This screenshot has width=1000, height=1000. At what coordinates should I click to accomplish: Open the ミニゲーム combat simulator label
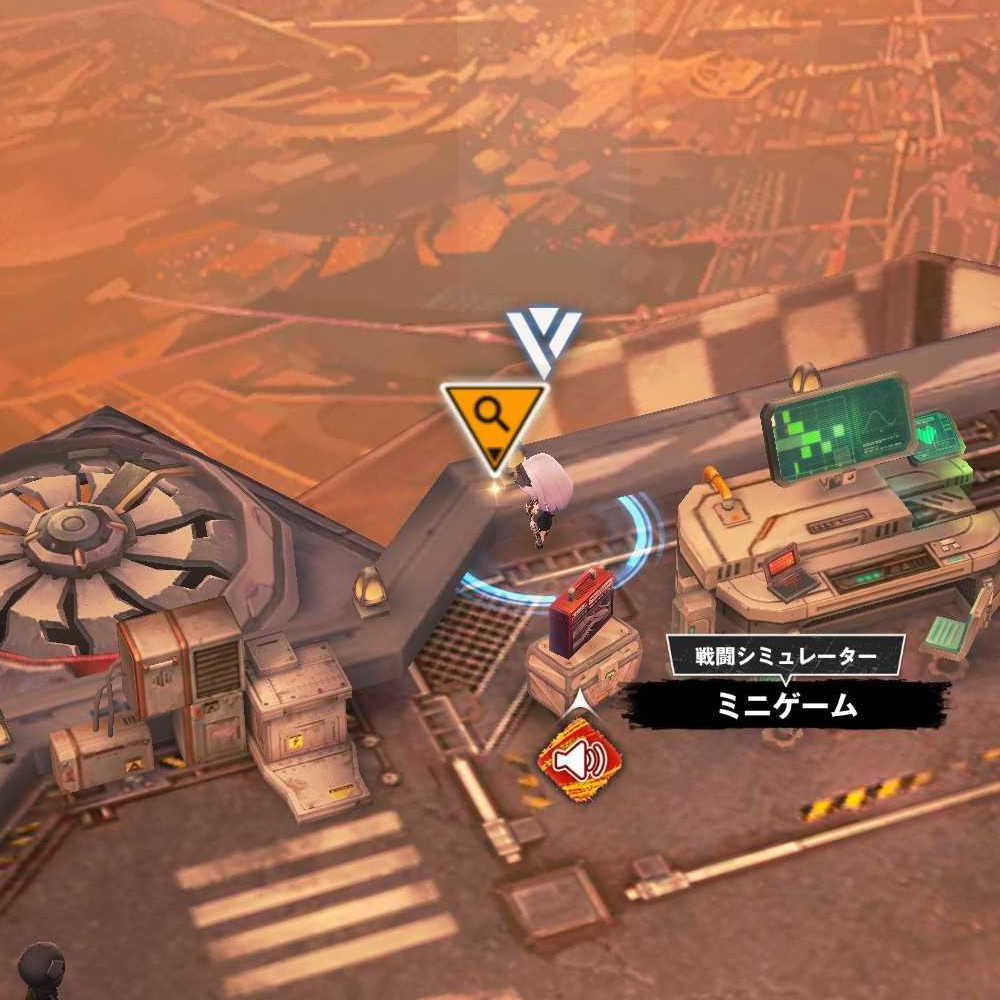787,704
